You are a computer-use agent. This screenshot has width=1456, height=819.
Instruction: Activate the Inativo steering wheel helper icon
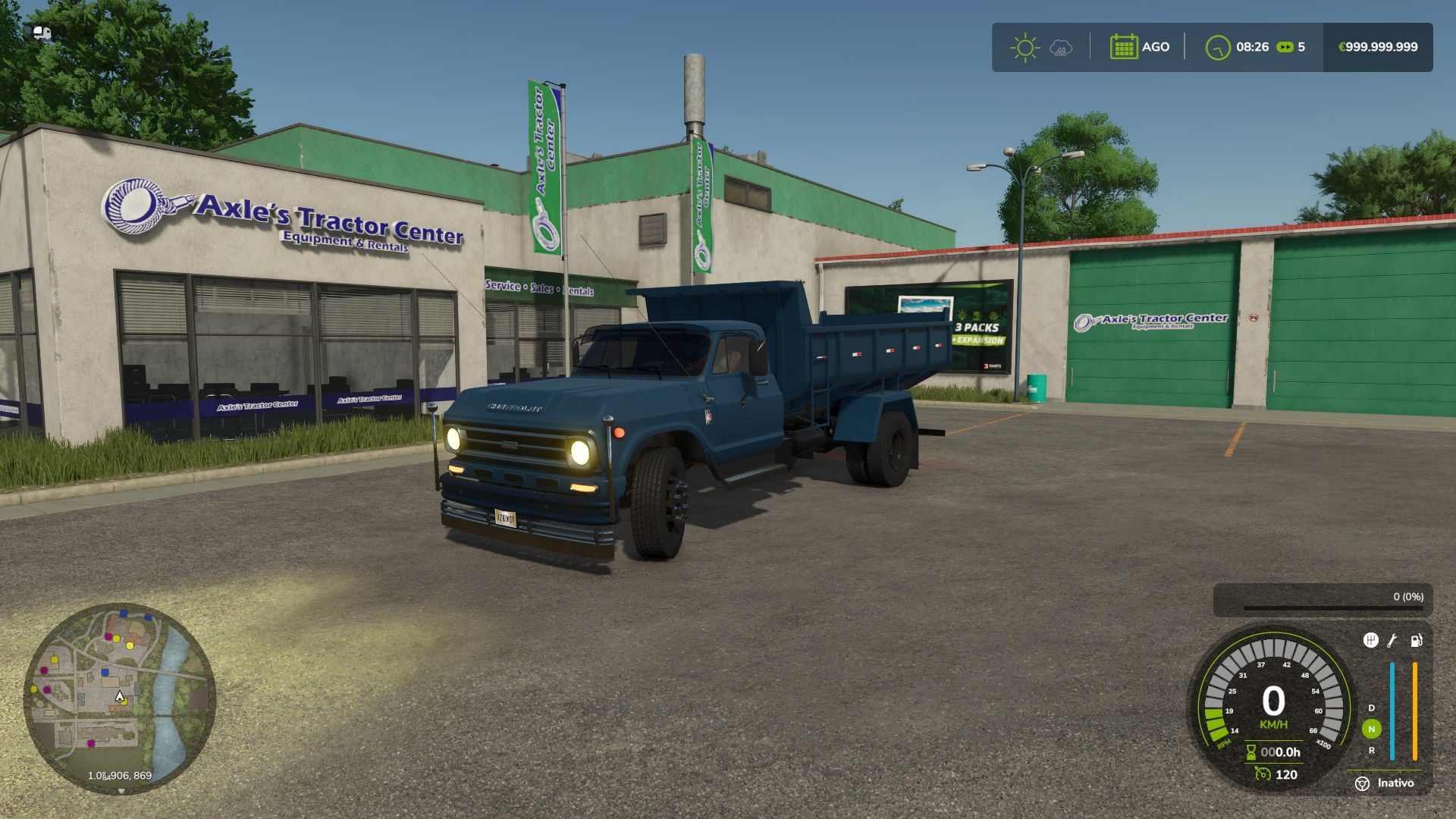click(x=1362, y=783)
